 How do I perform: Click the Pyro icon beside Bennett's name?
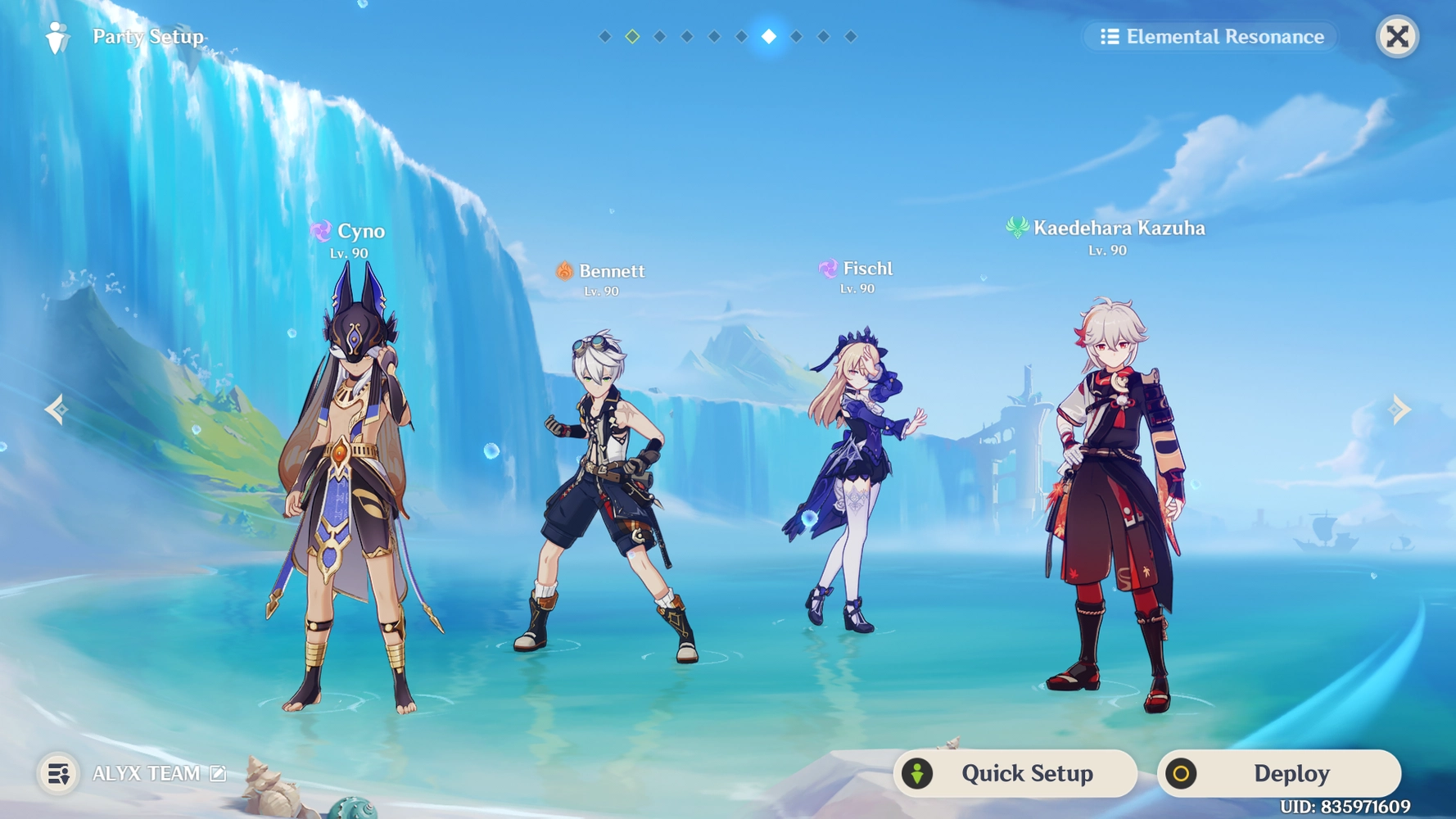coord(563,271)
